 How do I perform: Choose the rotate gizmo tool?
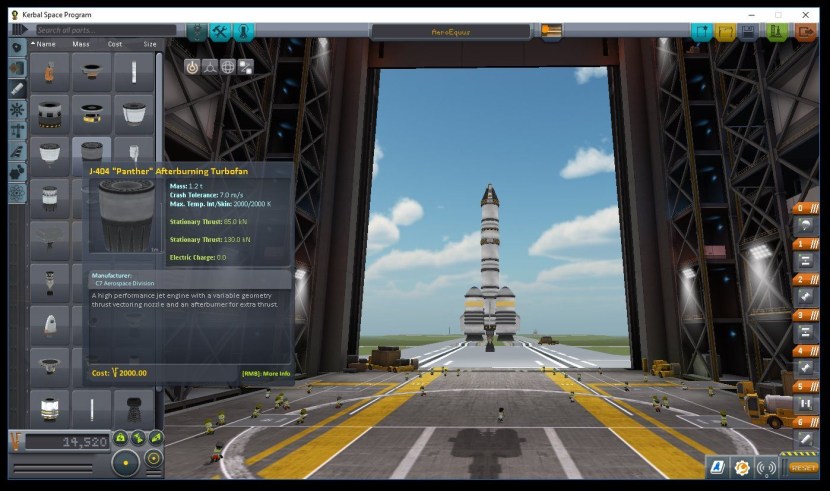[x=228, y=66]
